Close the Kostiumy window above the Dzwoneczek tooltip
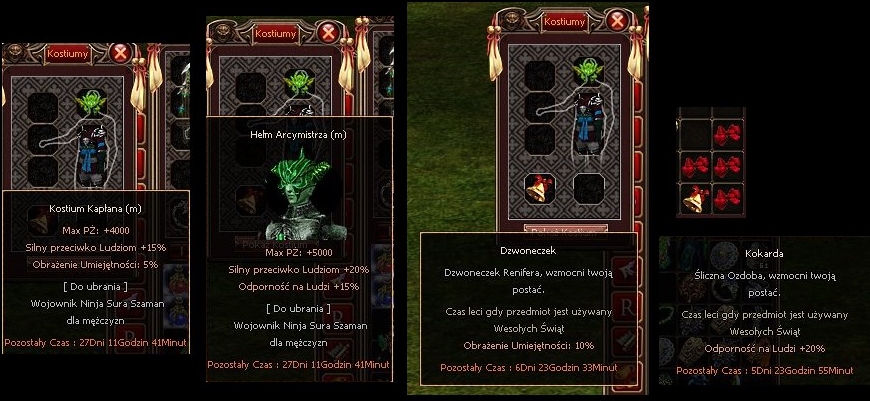 [x=618, y=19]
